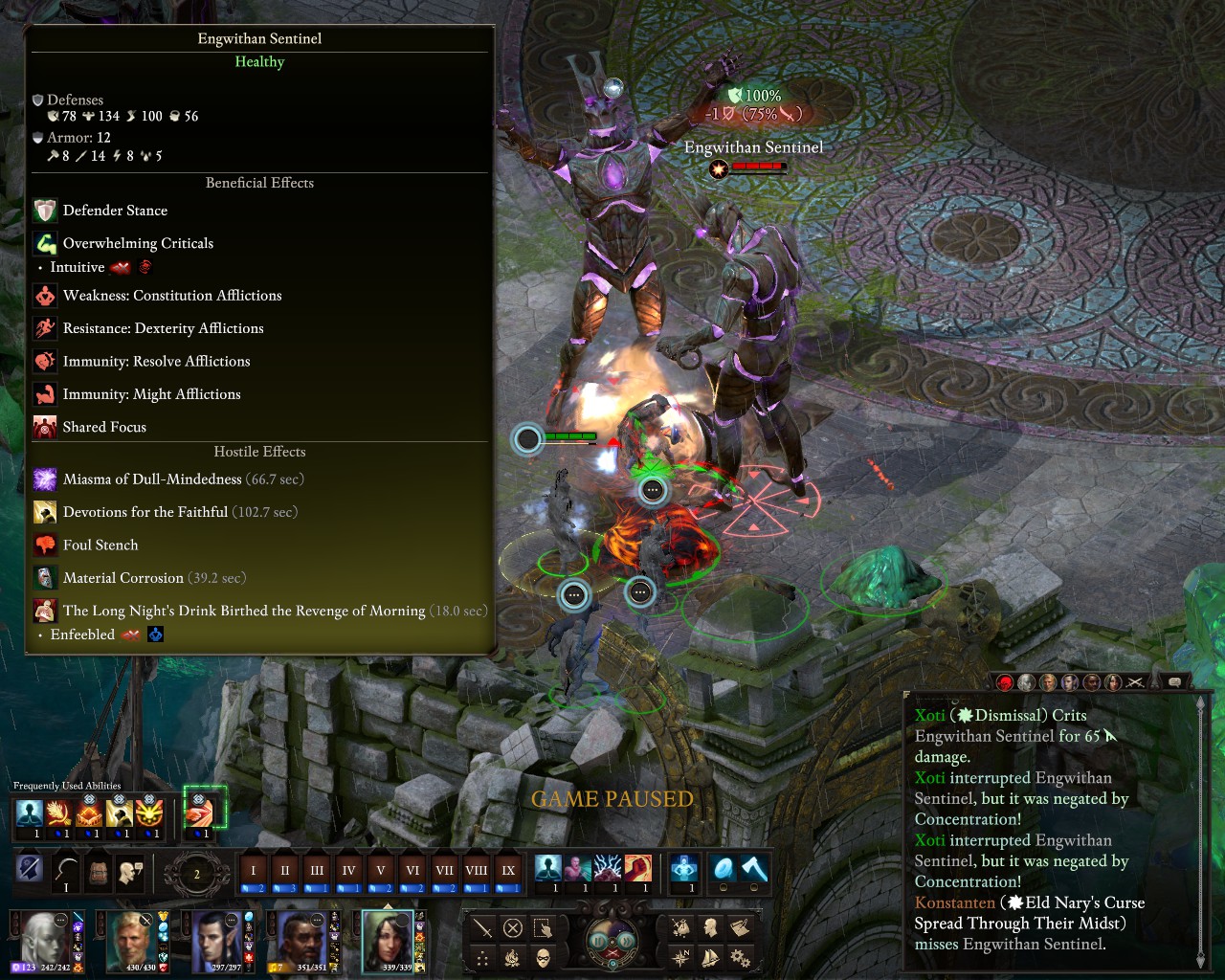Use the glowing axe item ability
Screen dimensions: 1225x980
pyautogui.click(x=755, y=869)
